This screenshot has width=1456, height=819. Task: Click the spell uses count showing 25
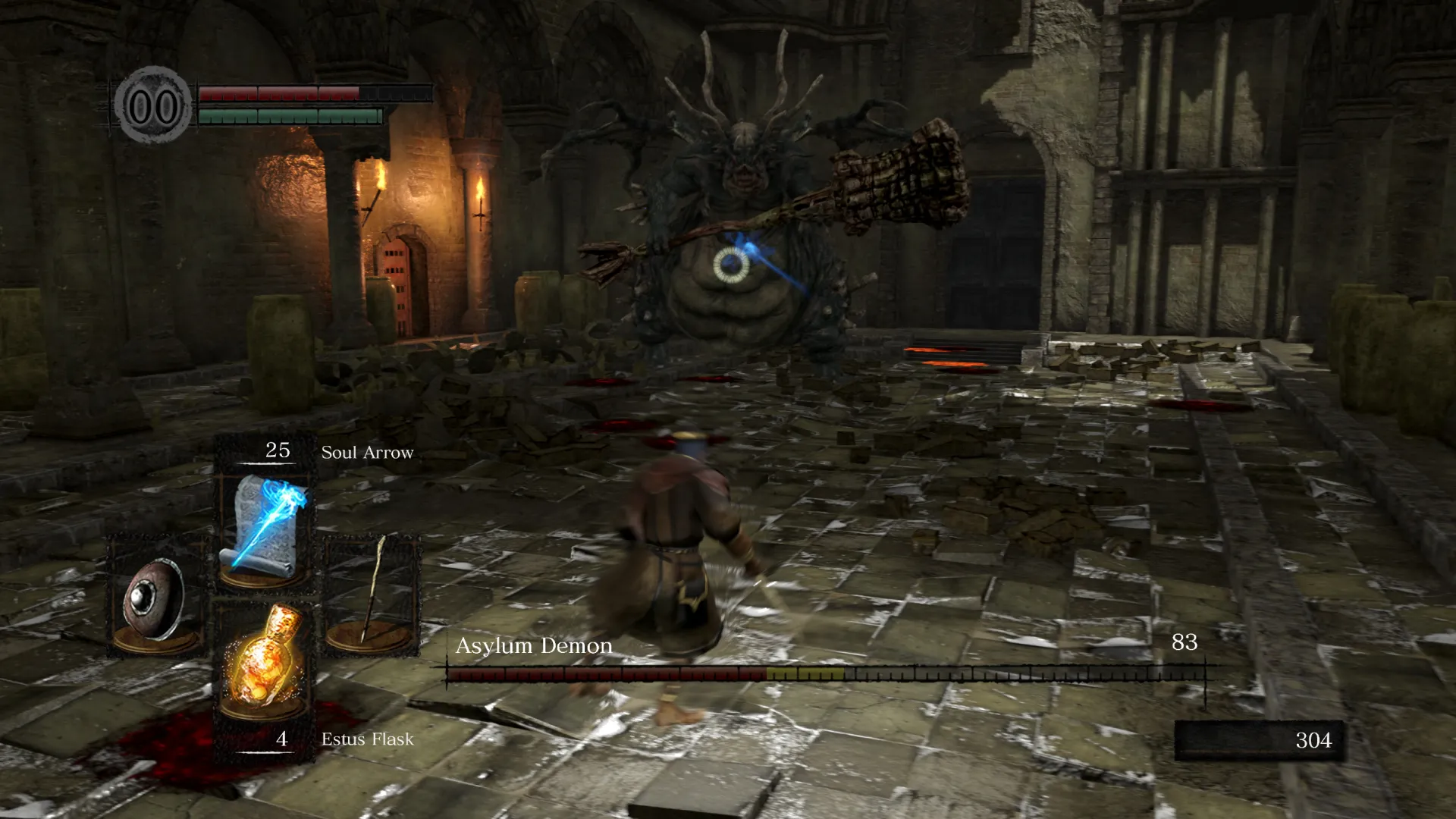[x=278, y=450]
